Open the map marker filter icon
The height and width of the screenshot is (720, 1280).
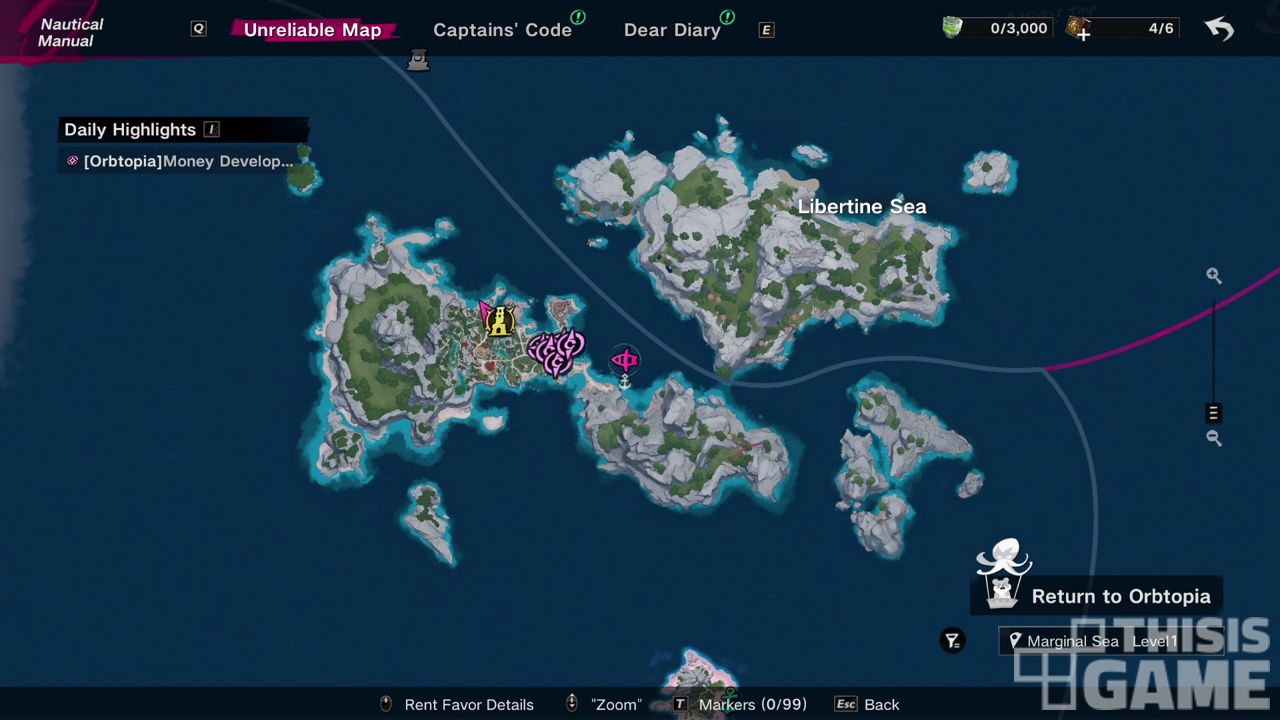(953, 641)
